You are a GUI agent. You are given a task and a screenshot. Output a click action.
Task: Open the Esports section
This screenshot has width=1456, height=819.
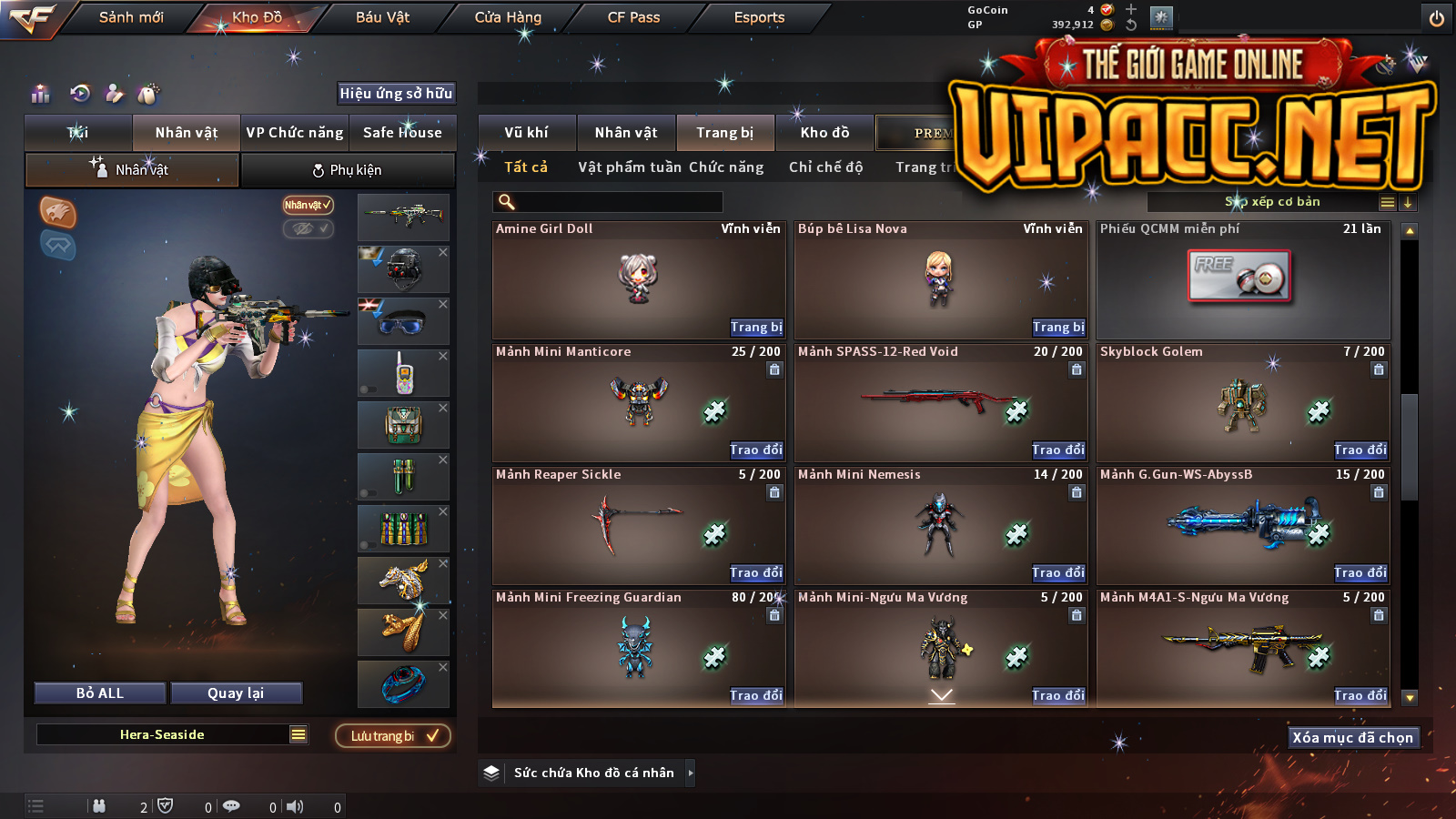pos(759,17)
